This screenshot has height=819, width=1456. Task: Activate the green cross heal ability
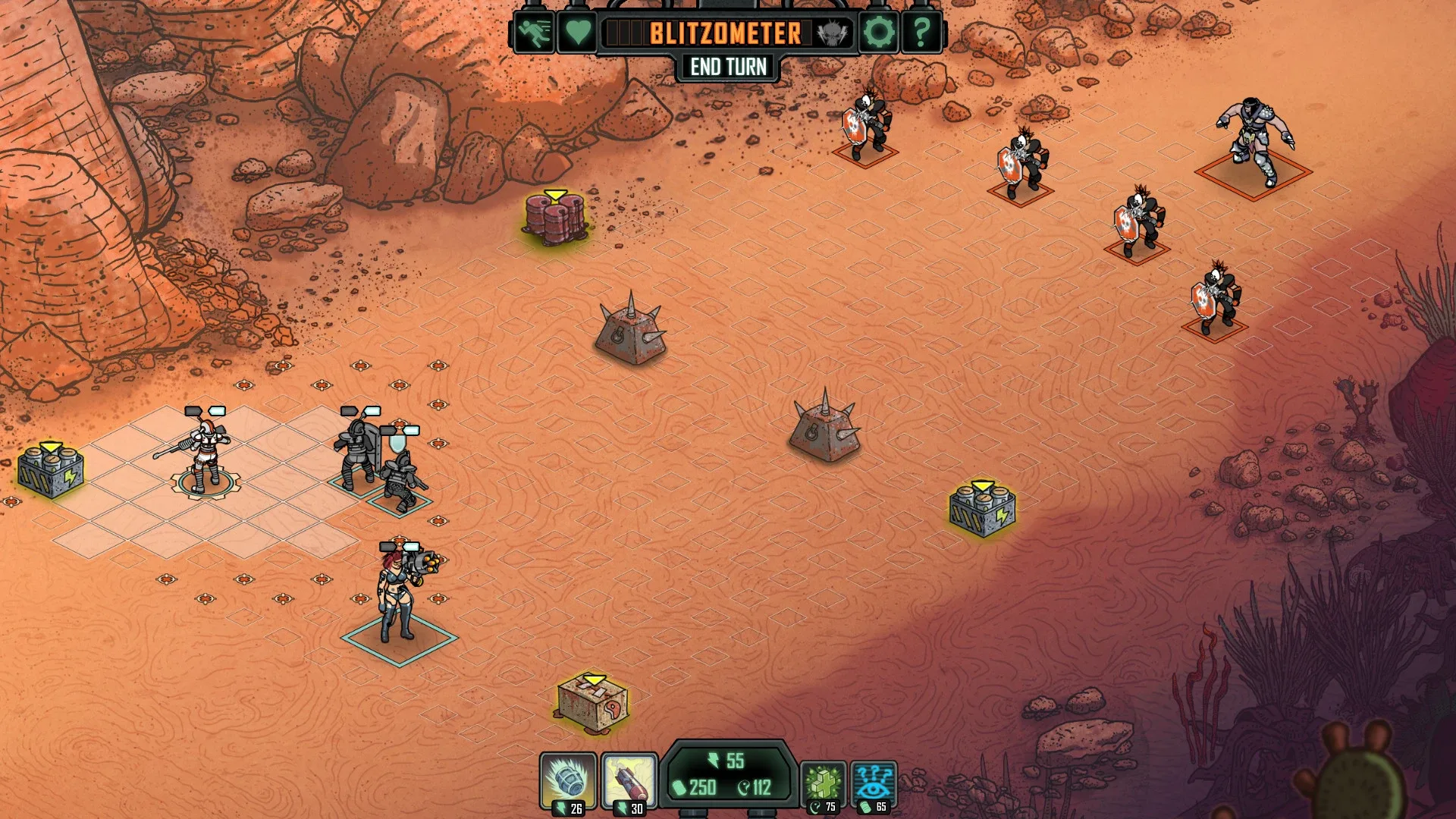click(823, 783)
